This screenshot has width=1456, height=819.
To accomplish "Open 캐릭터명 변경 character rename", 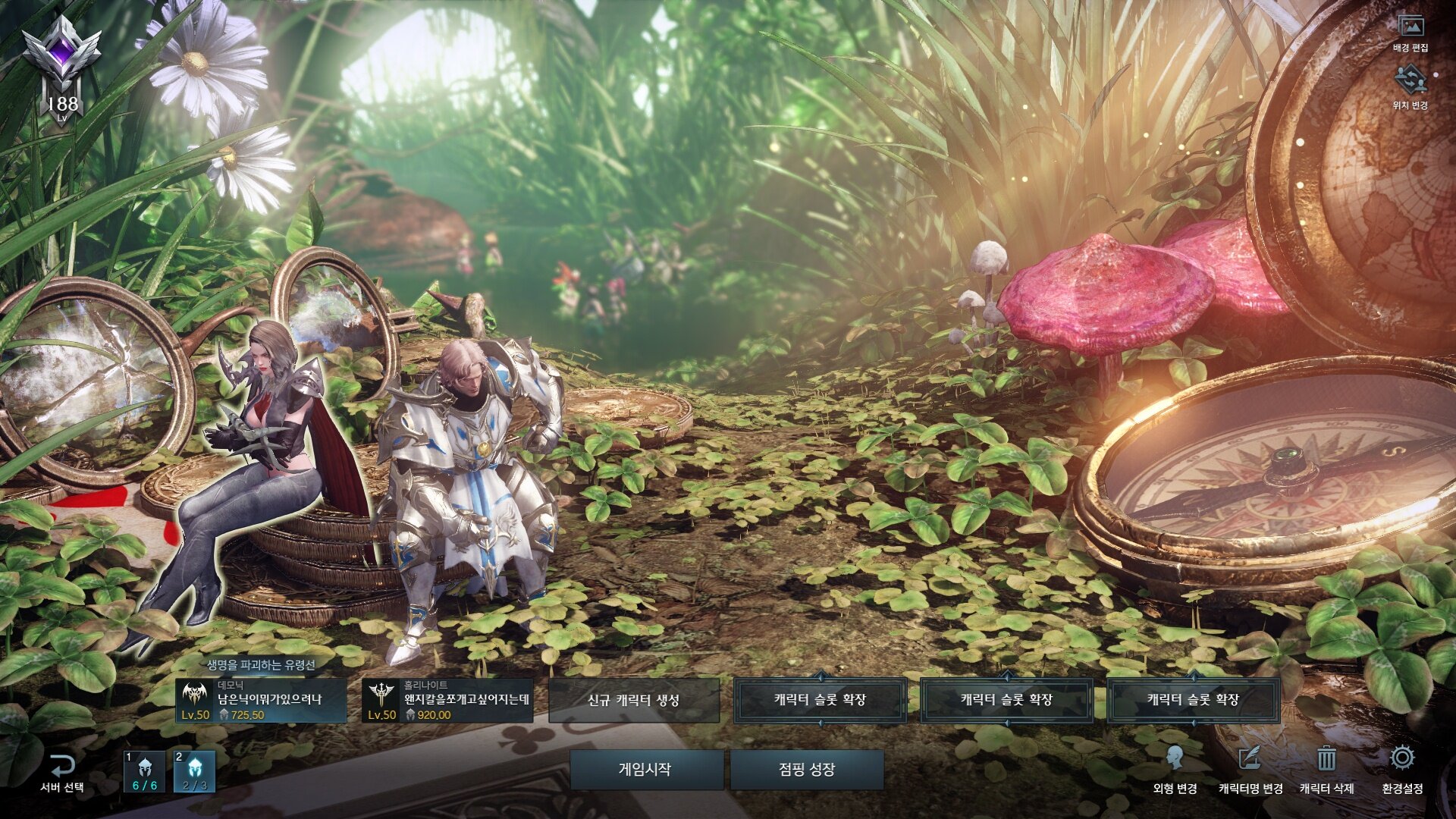I will coord(1250,769).
